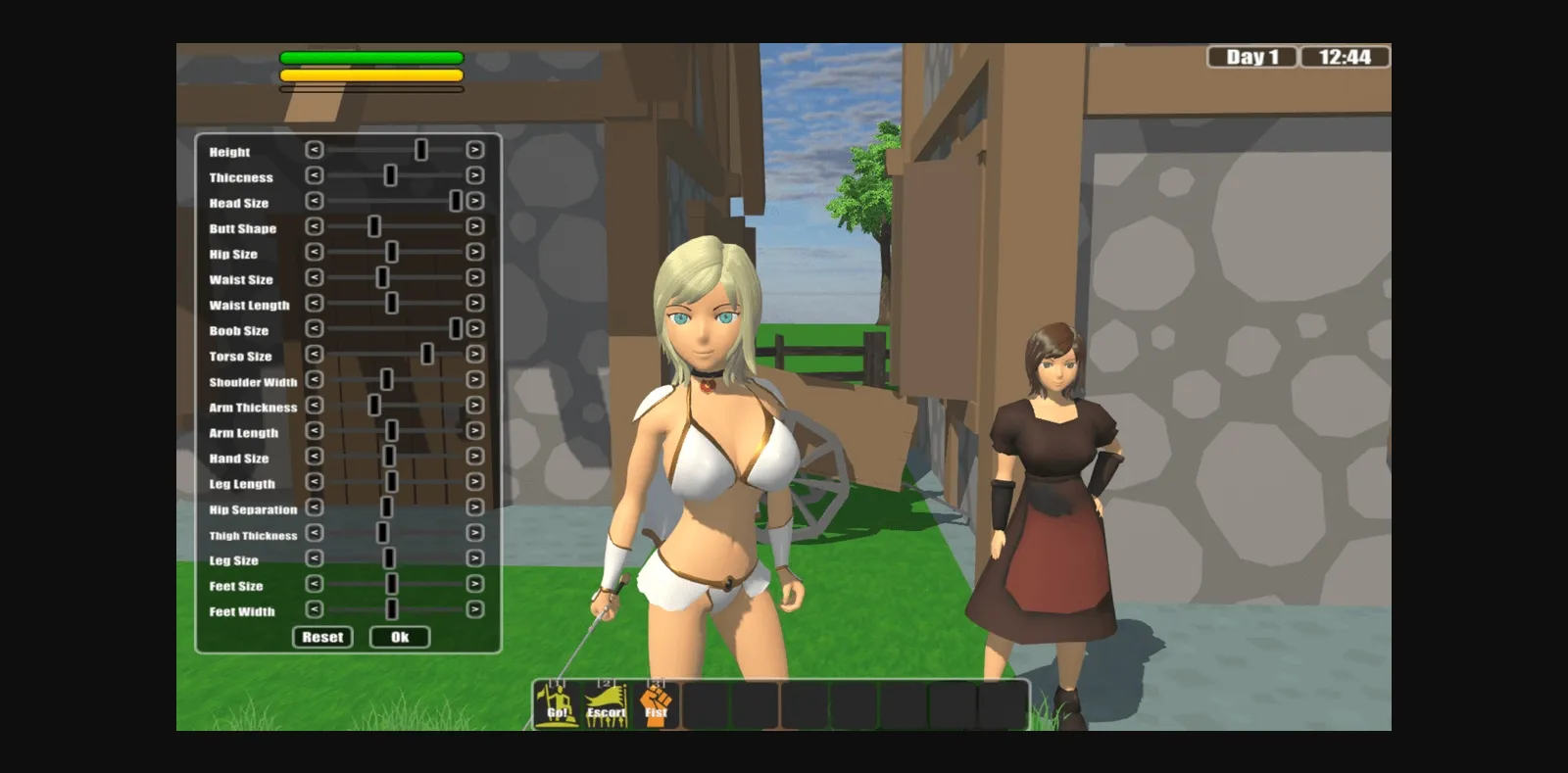Confirm character changes with Ok
Screen dimensions: 1568x773
click(400, 637)
